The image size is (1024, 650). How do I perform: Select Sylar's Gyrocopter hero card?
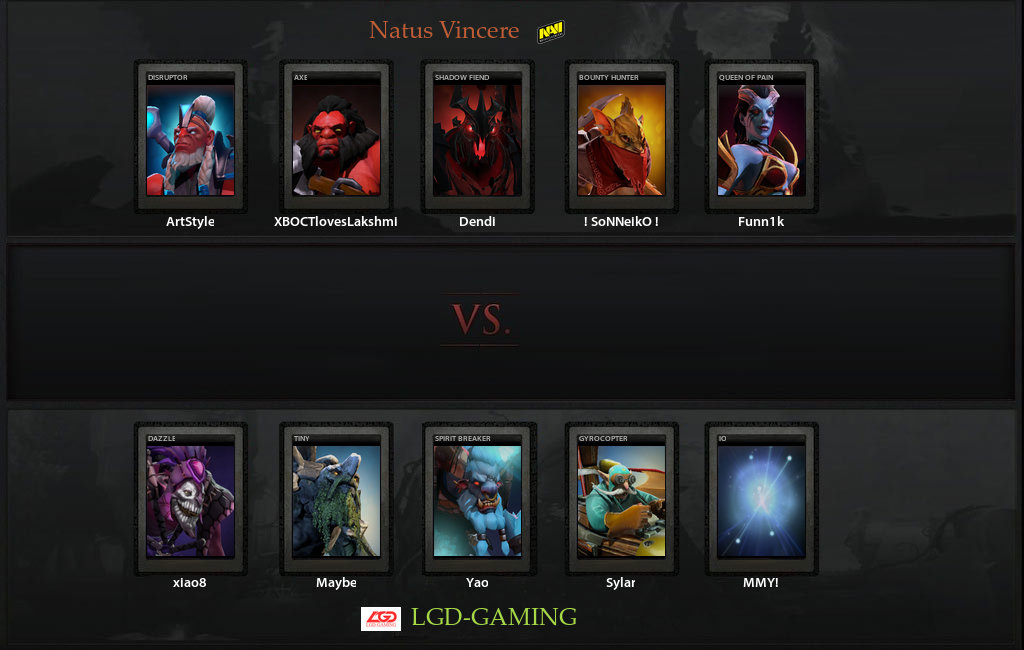click(621, 500)
